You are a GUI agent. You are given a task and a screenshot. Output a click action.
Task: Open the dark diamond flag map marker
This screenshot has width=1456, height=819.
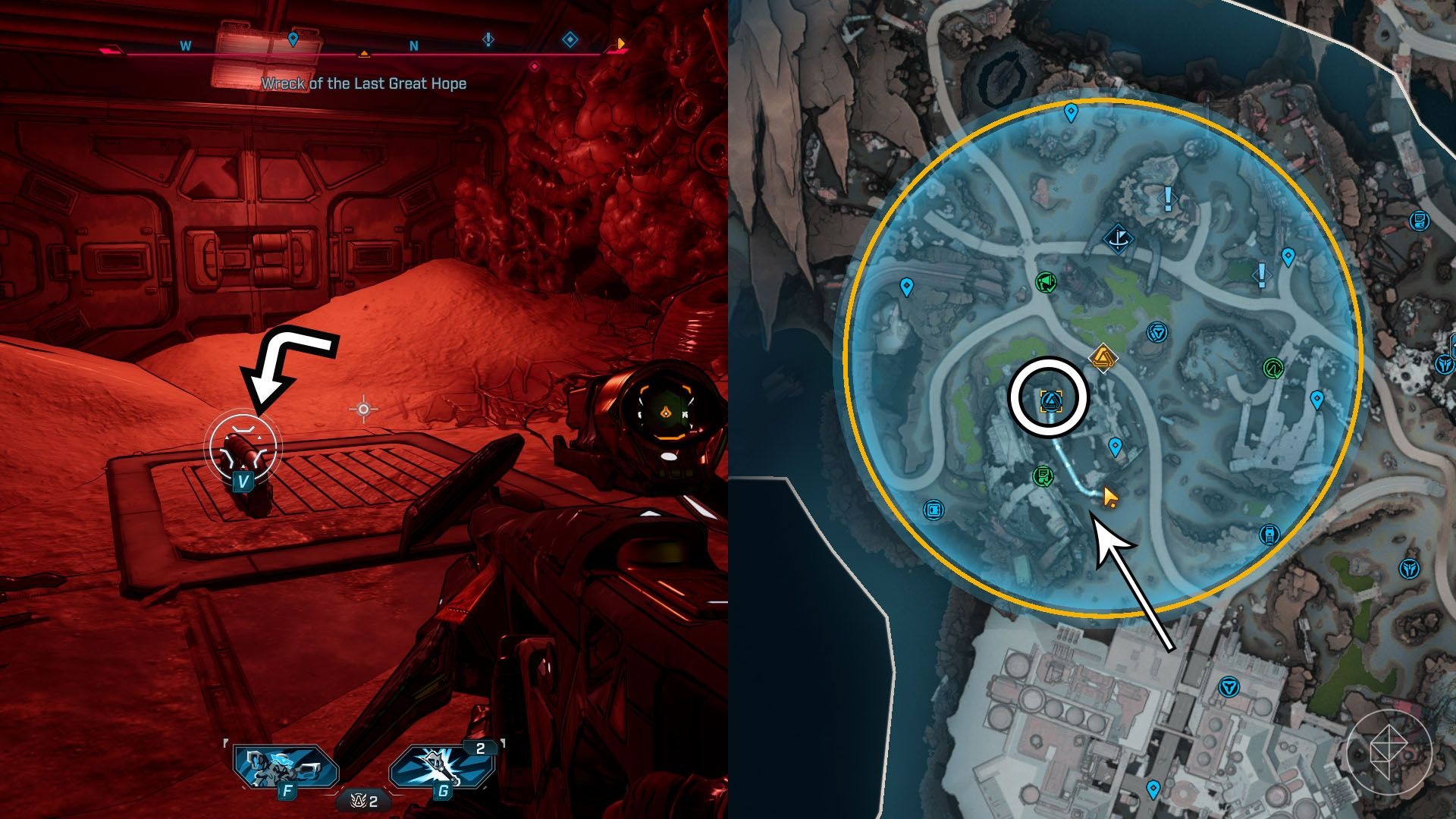coord(1117,240)
